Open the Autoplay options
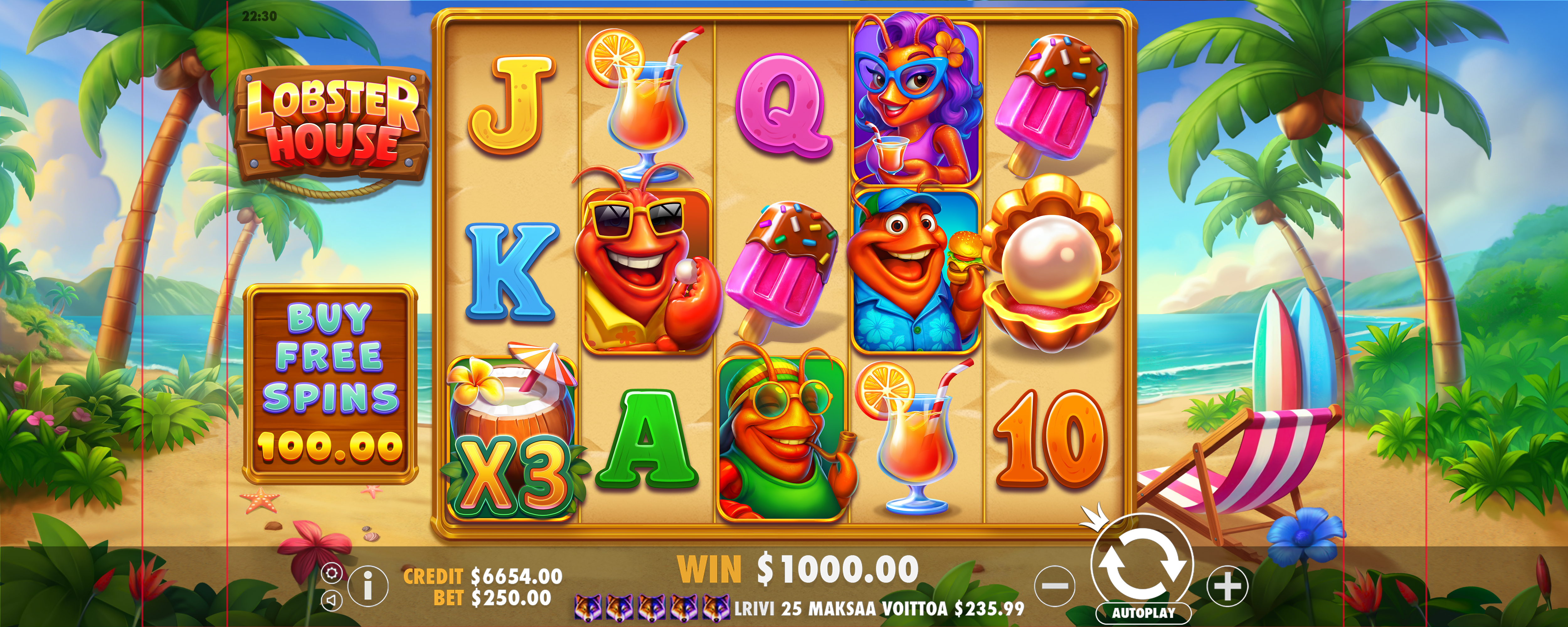Screen dimensions: 1568x627 1142,612
